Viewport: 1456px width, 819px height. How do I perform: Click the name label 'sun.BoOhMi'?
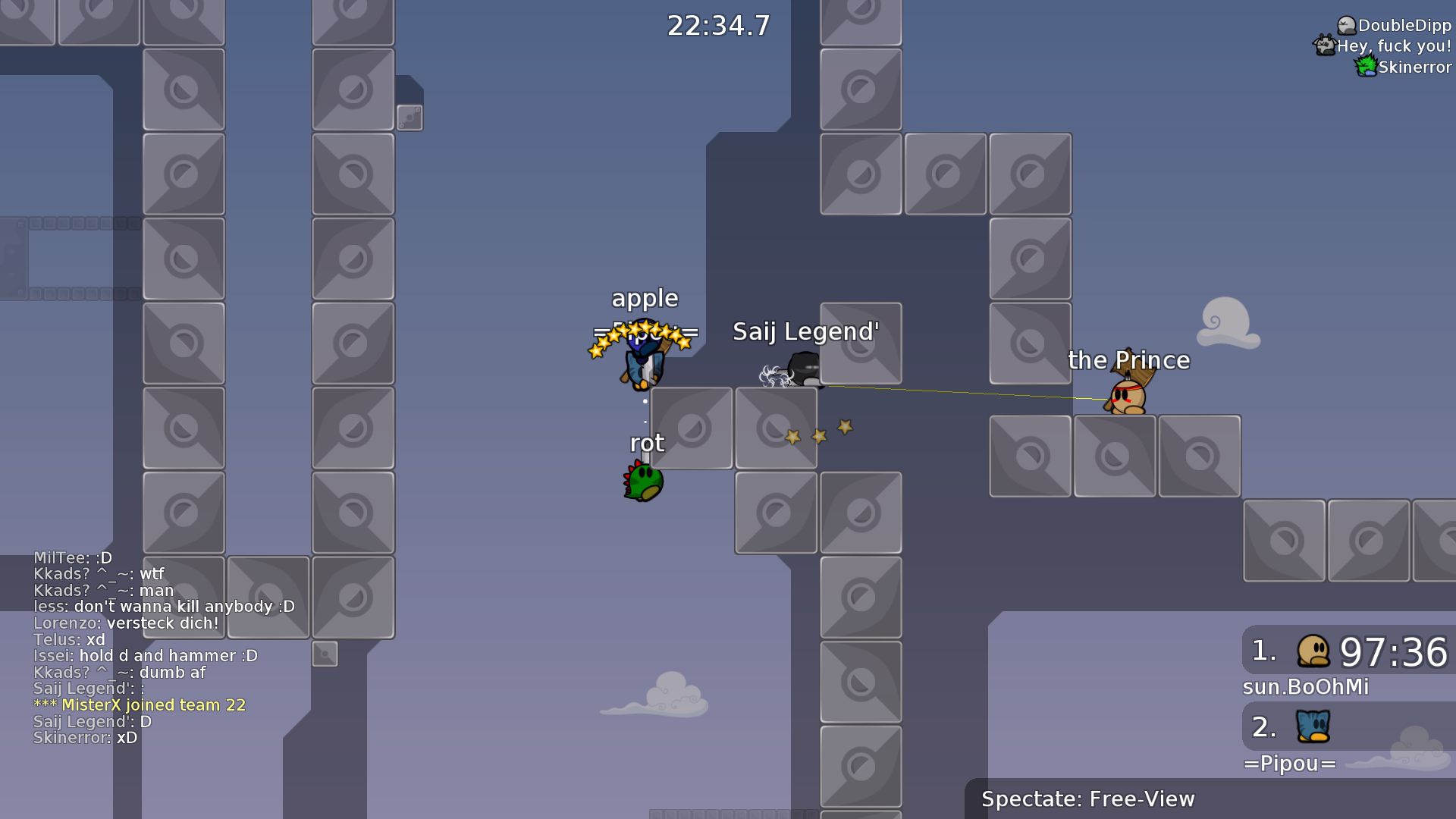(x=1305, y=687)
